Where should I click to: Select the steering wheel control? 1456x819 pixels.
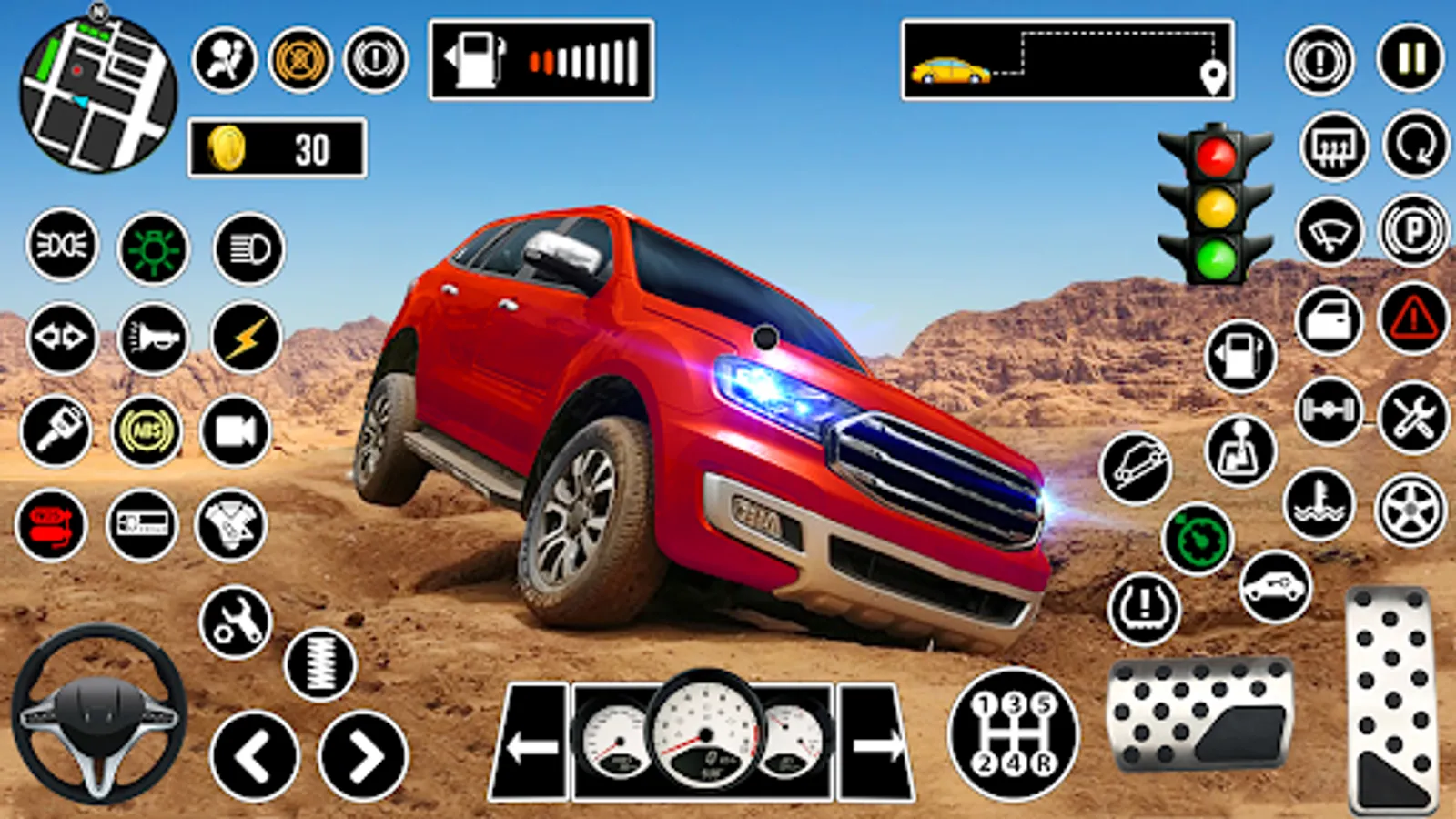99,713
